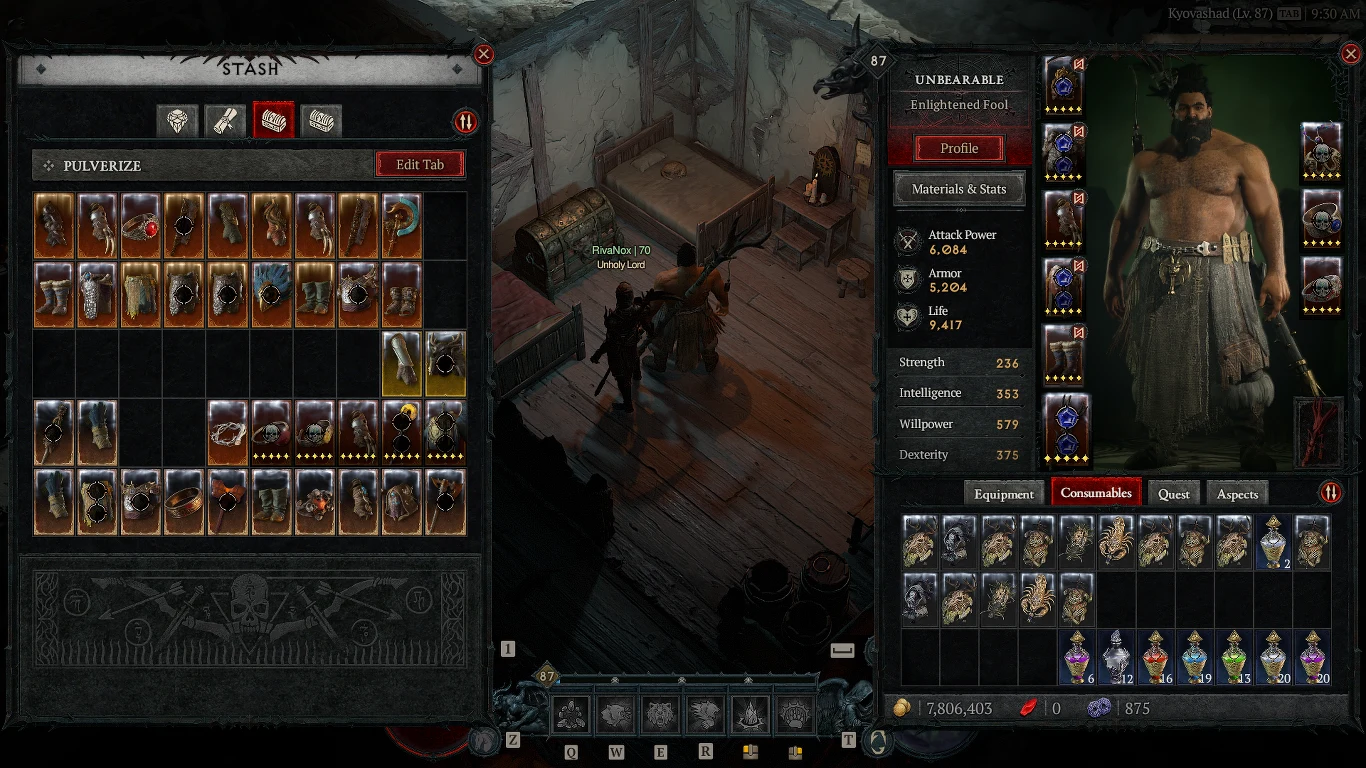Select the bear skill bound to E

(659, 713)
